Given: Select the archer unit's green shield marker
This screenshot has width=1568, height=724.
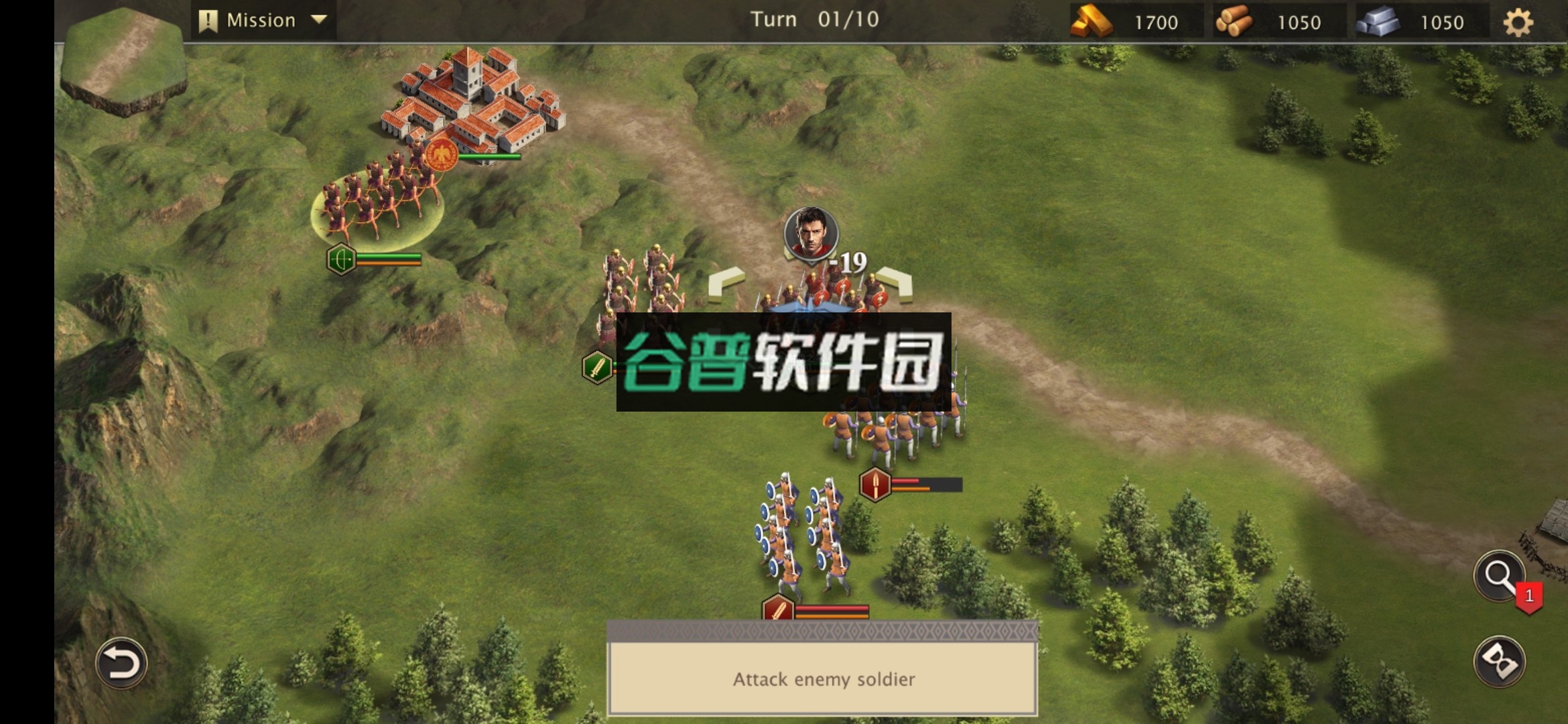Looking at the screenshot, I should point(341,259).
